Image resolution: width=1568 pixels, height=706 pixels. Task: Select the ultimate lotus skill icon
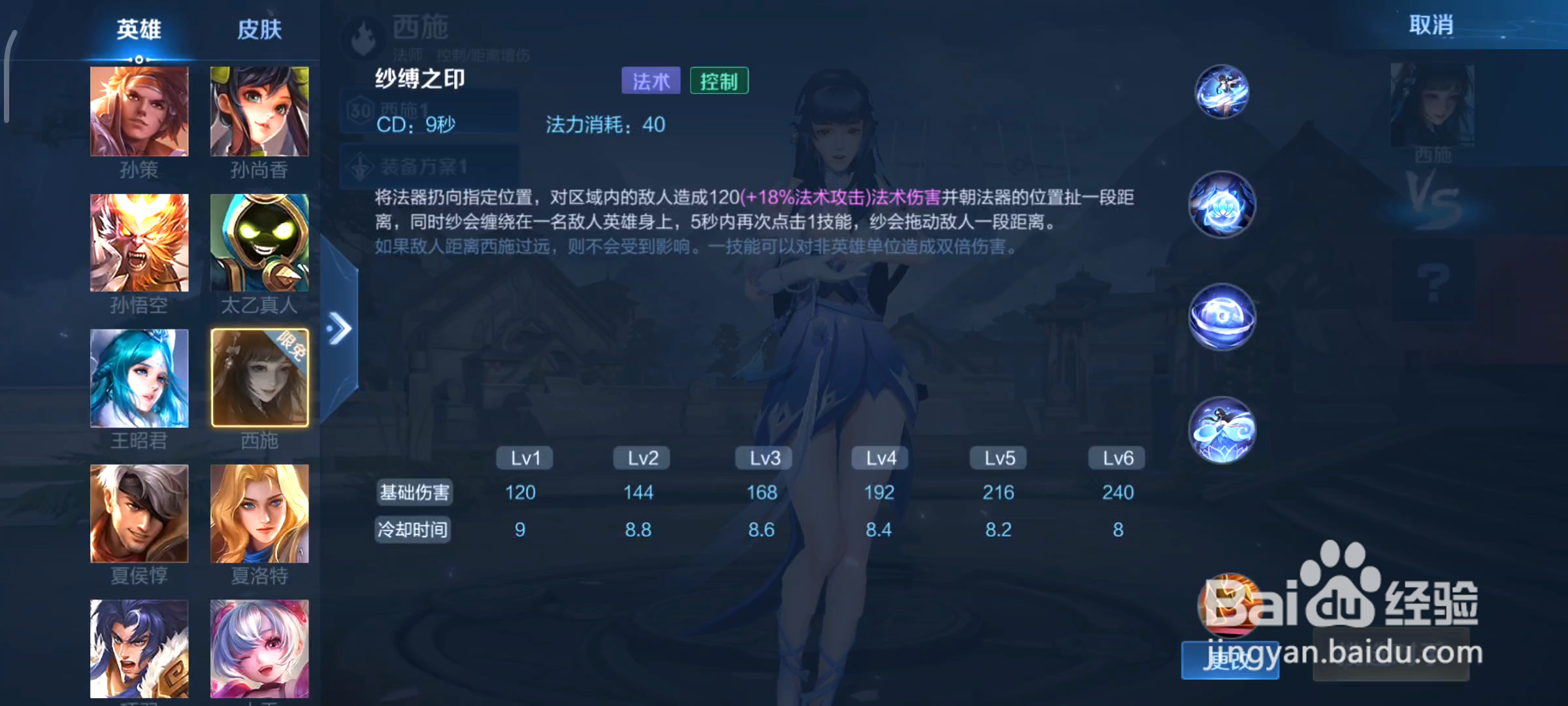coord(1221,429)
